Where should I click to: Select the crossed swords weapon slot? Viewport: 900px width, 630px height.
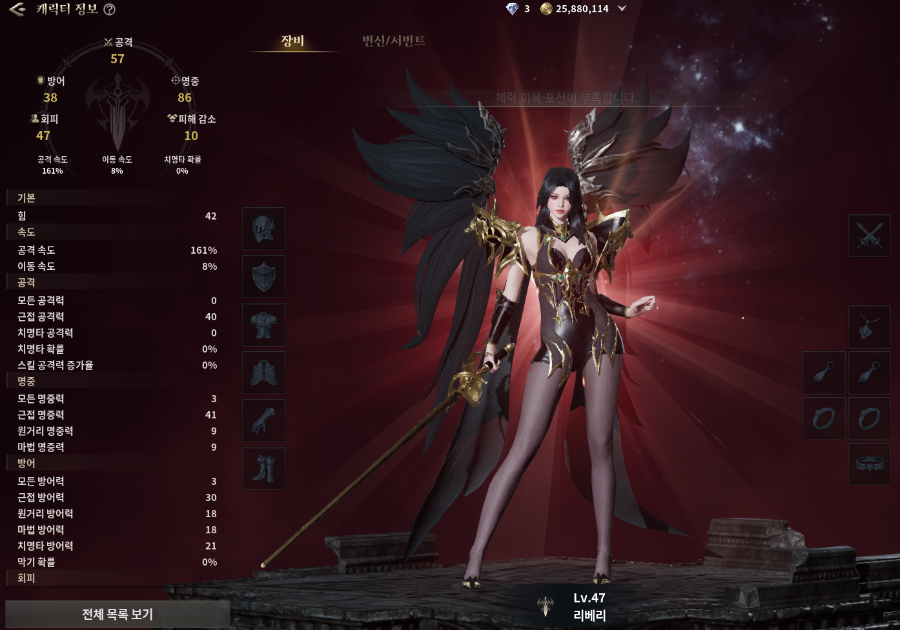869,235
